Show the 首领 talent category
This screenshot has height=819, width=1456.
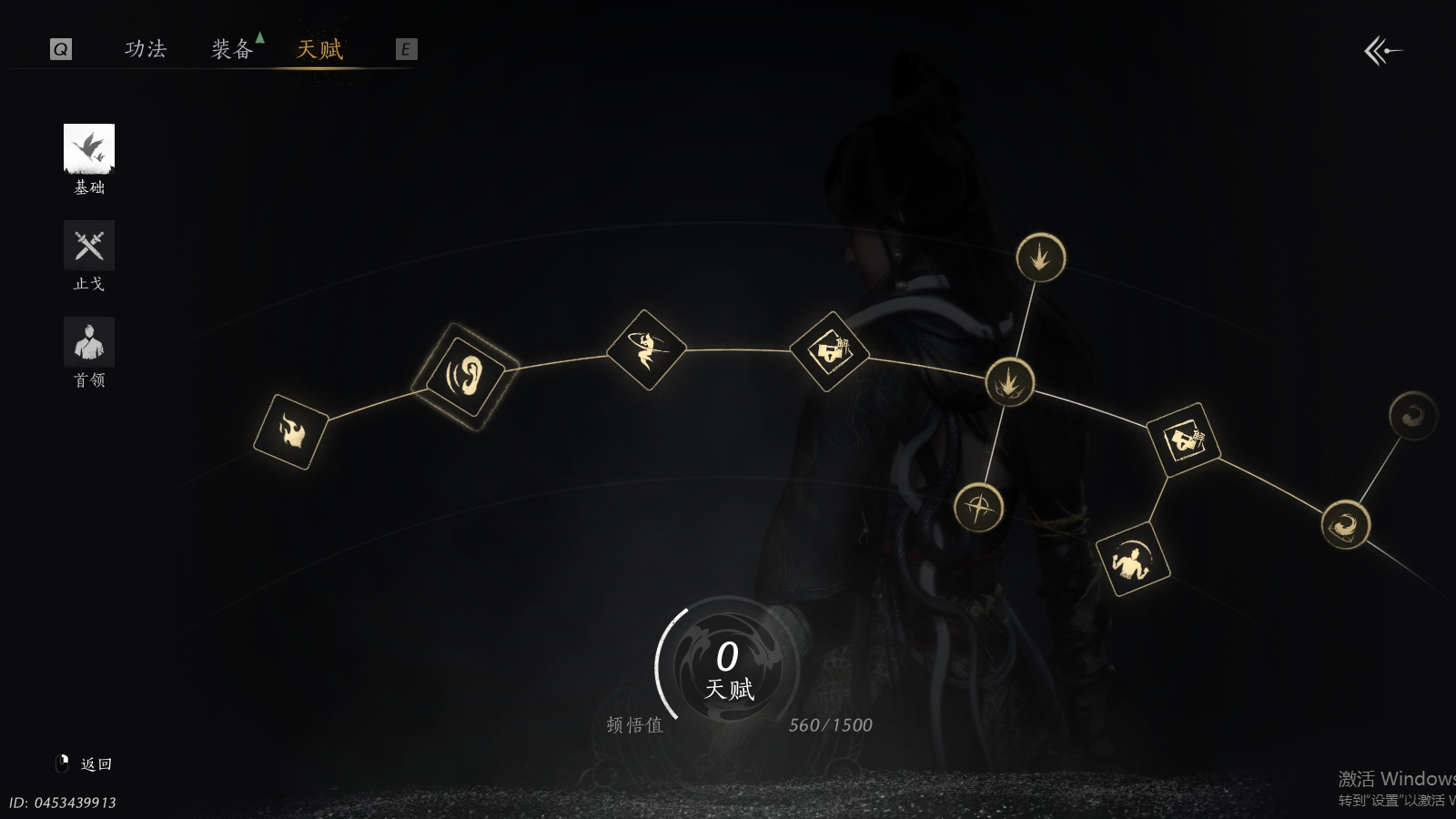(89, 342)
